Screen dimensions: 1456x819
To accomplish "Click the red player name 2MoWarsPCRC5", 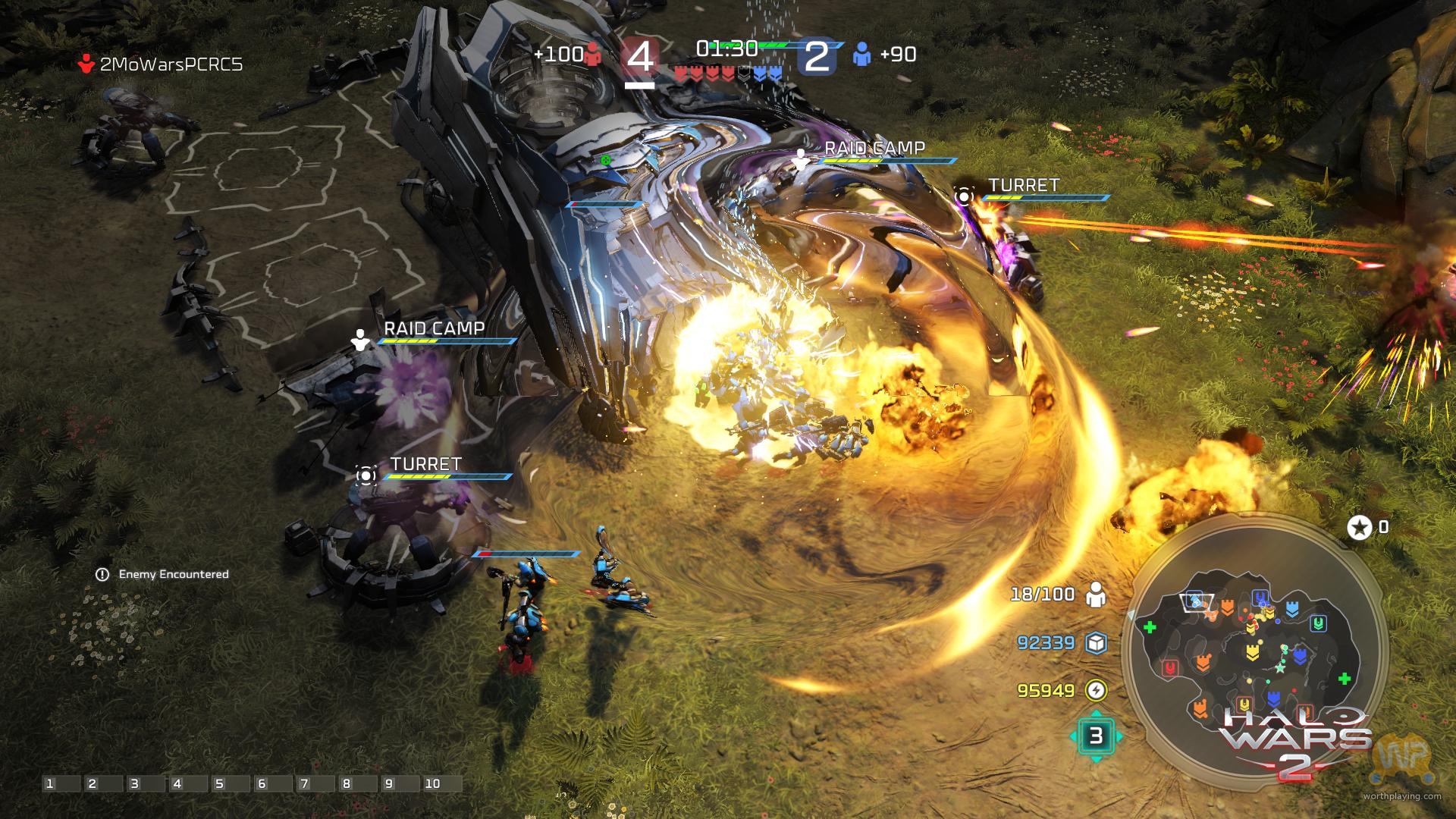I will [x=171, y=64].
